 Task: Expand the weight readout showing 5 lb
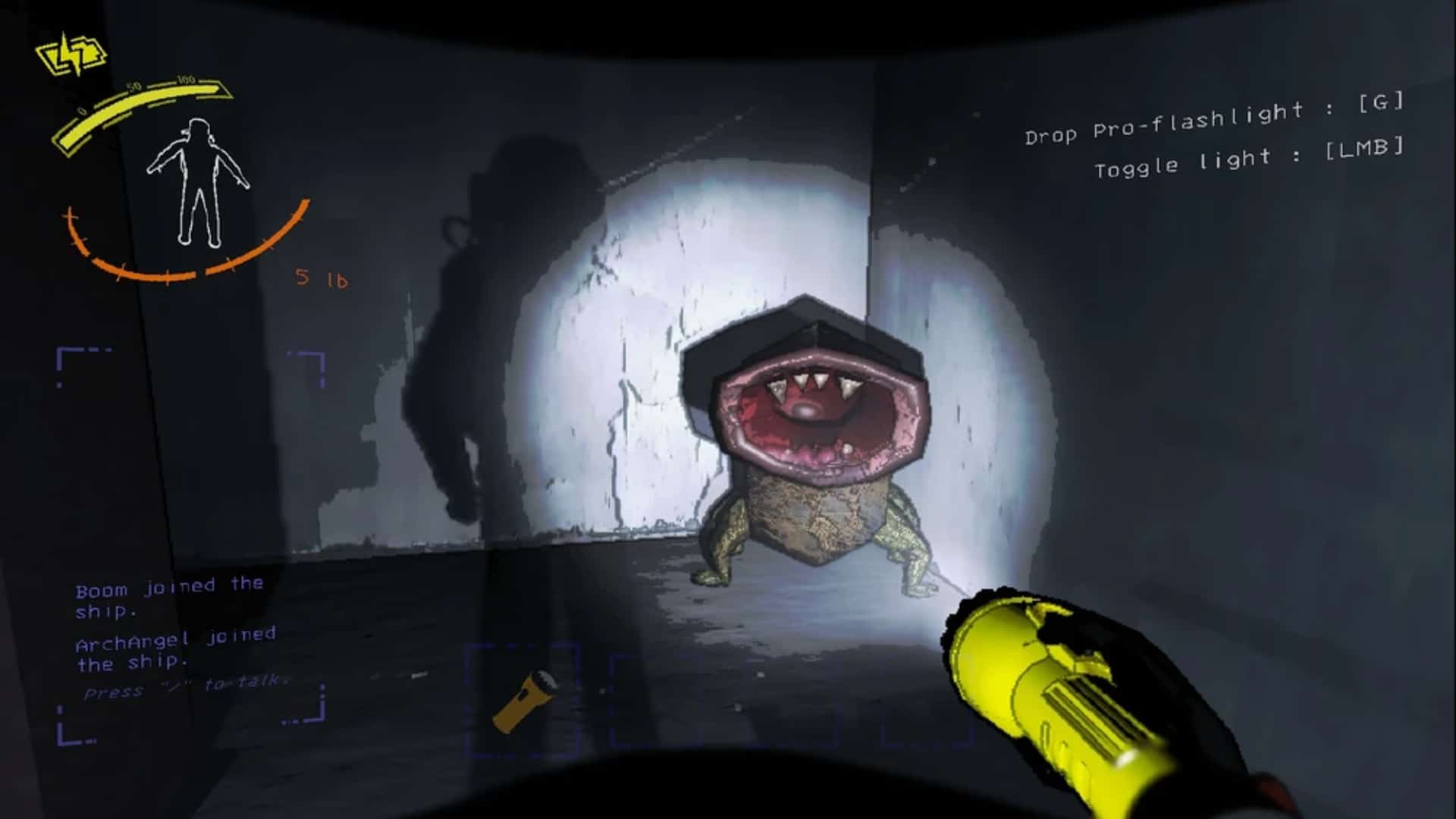[321, 278]
